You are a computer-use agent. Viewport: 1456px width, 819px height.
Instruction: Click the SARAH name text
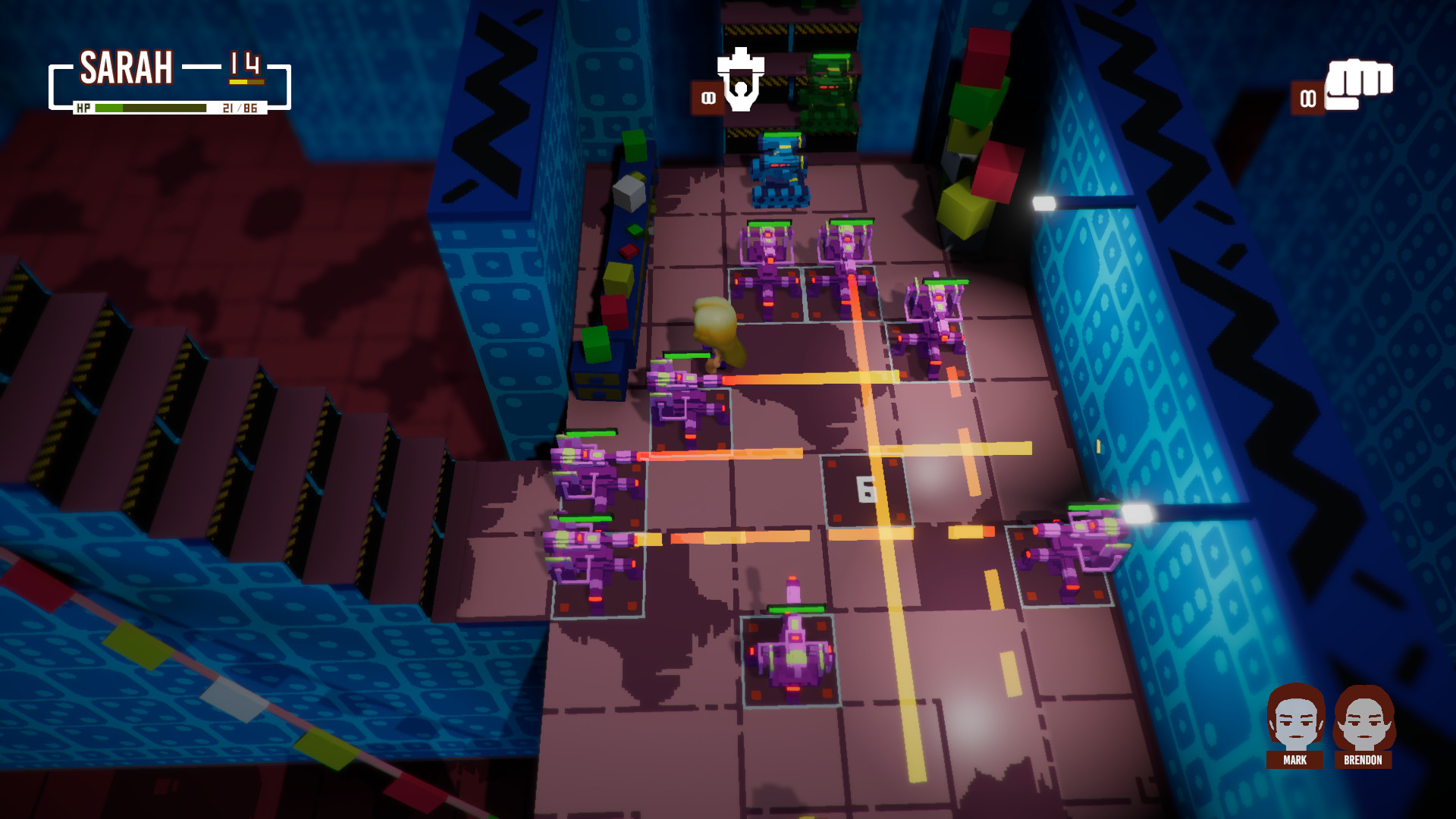click(127, 67)
